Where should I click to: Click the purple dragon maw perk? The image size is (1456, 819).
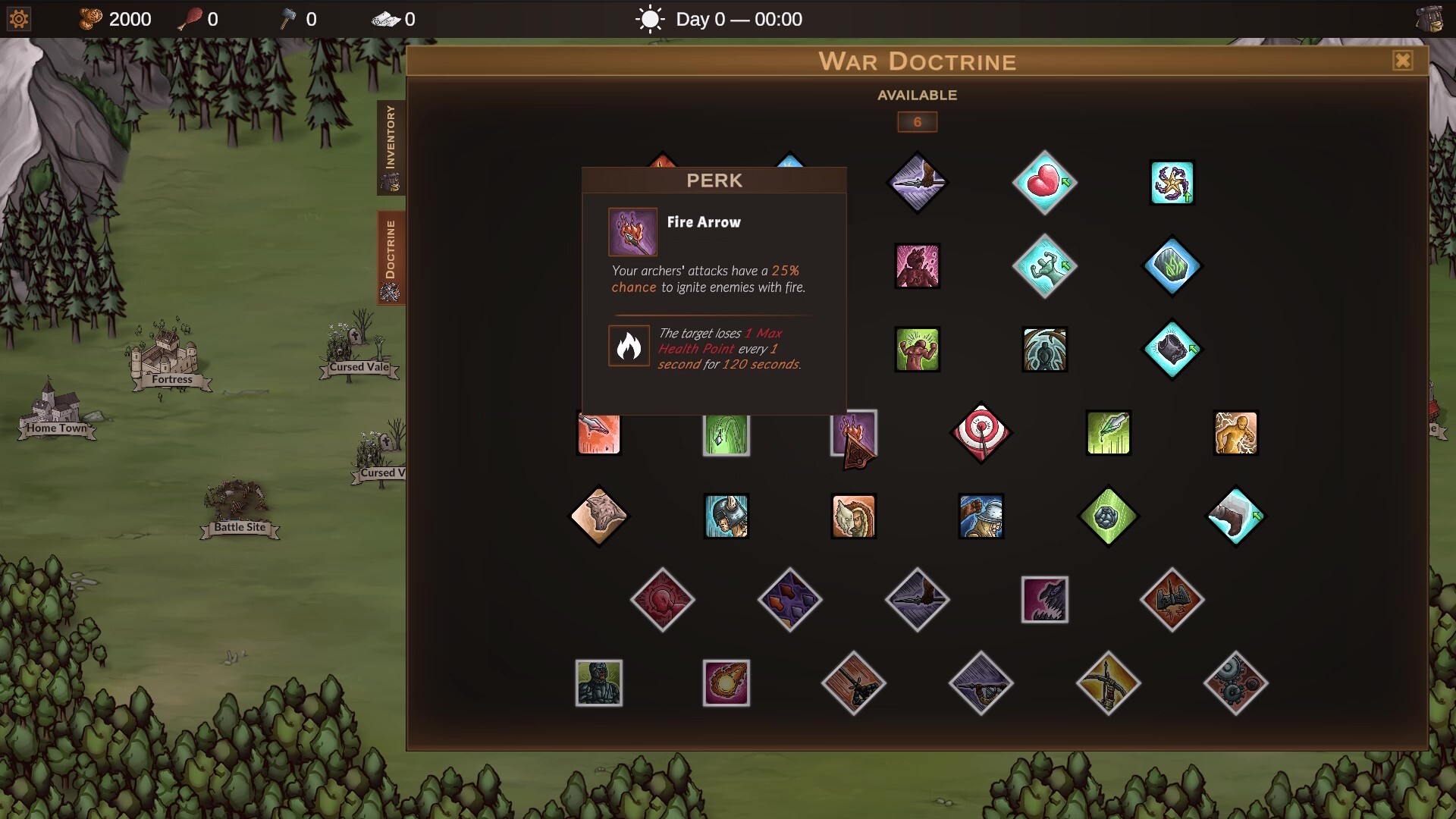(1046, 599)
